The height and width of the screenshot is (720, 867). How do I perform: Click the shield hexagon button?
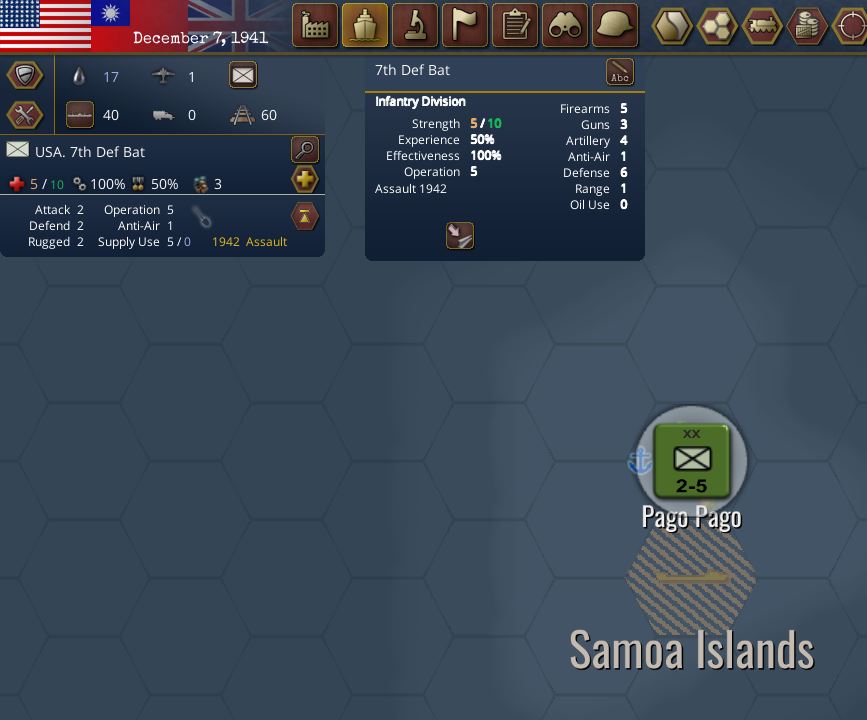[24, 75]
